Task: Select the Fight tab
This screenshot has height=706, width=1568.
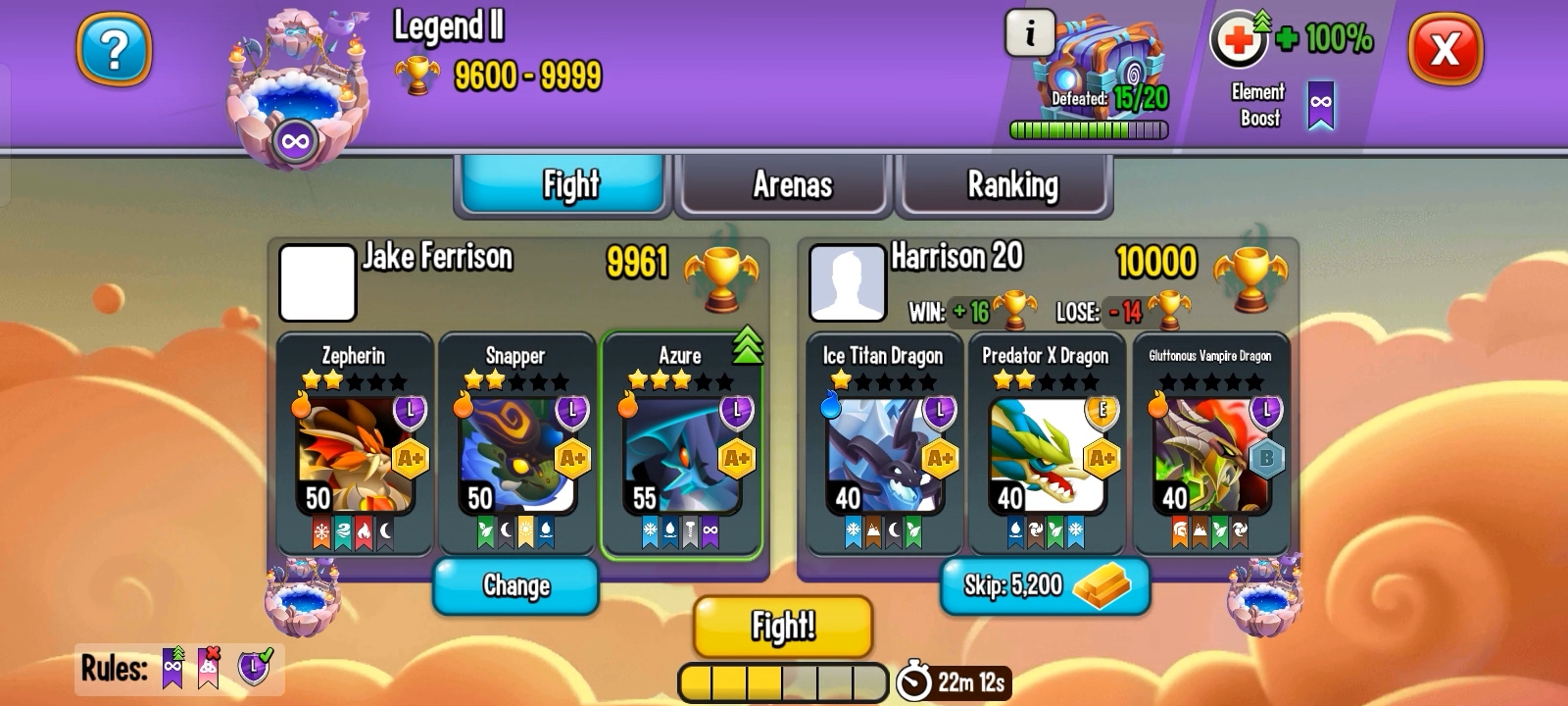Action: coord(563,184)
